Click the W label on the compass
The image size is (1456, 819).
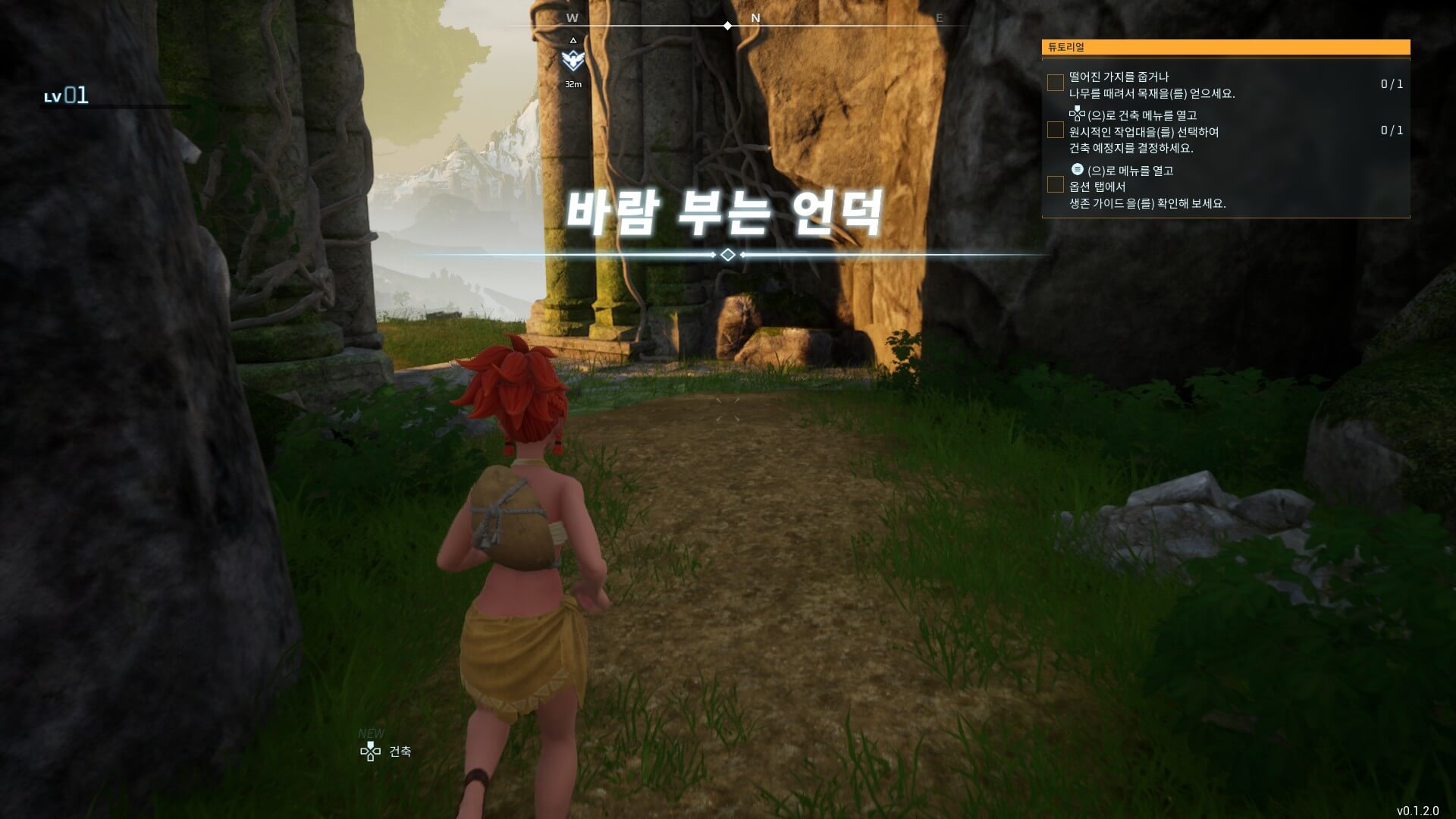coord(572,17)
